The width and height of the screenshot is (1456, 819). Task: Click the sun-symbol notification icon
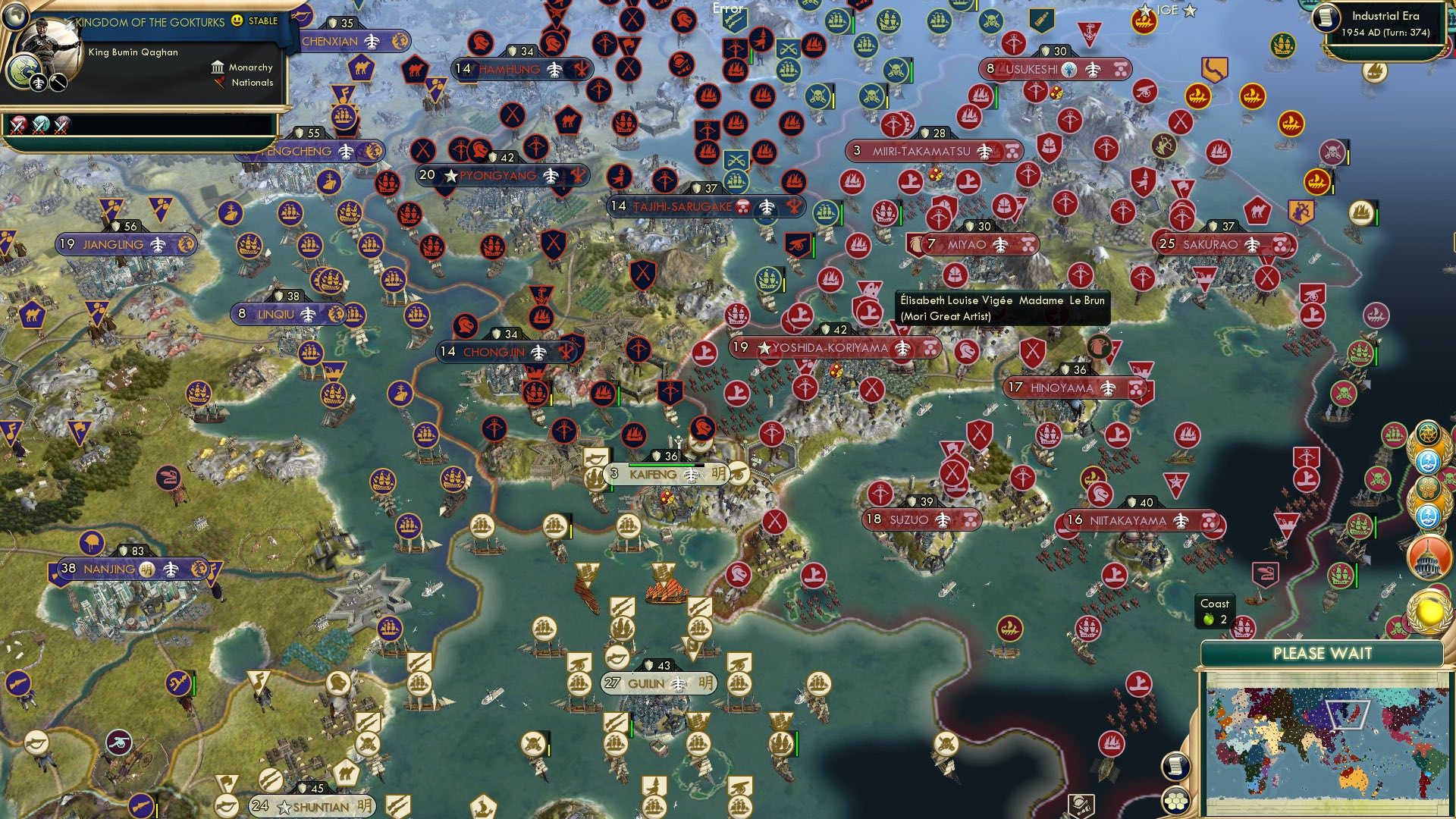tap(1428, 435)
